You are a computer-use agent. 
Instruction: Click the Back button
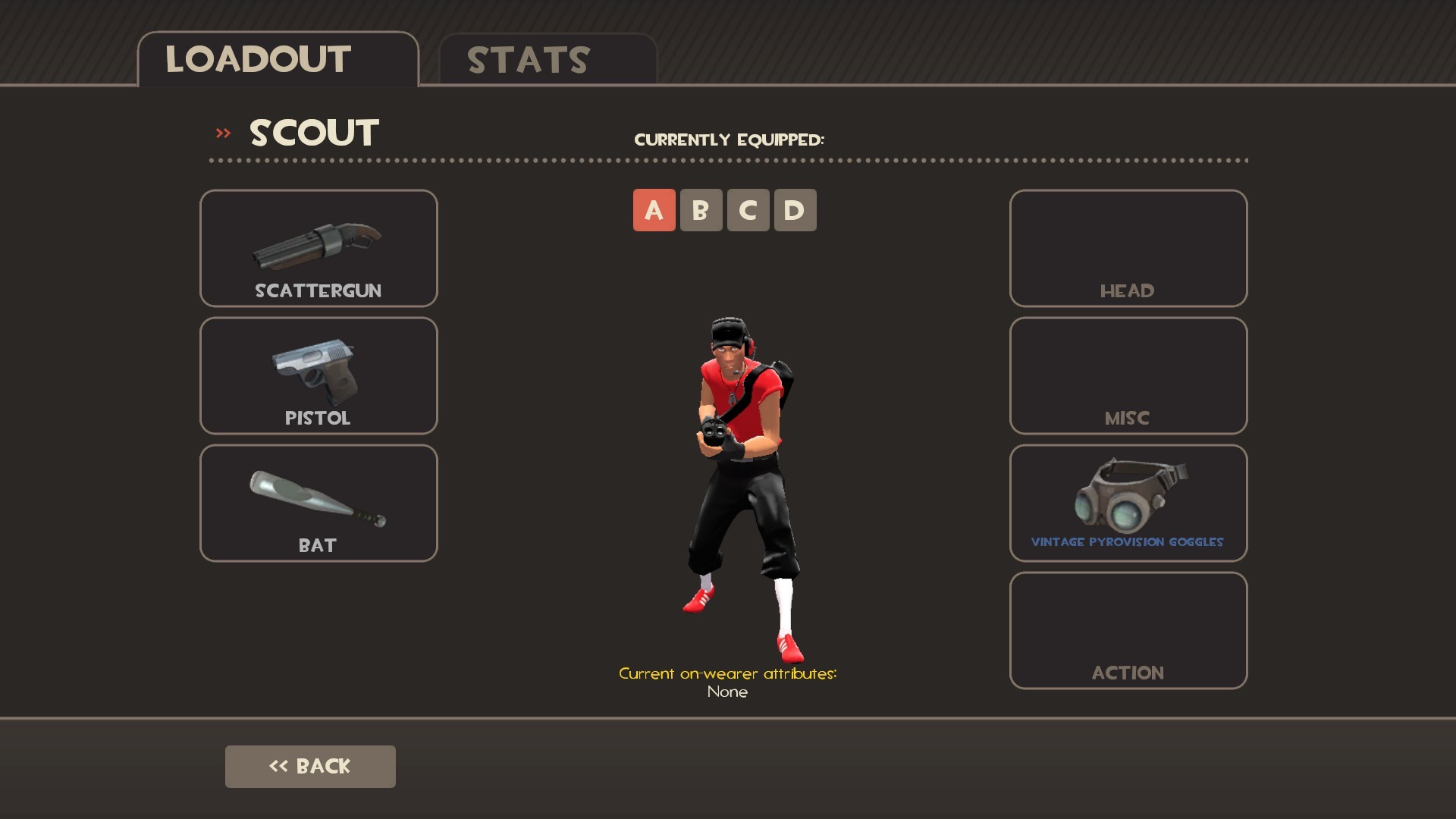(309, 766)
